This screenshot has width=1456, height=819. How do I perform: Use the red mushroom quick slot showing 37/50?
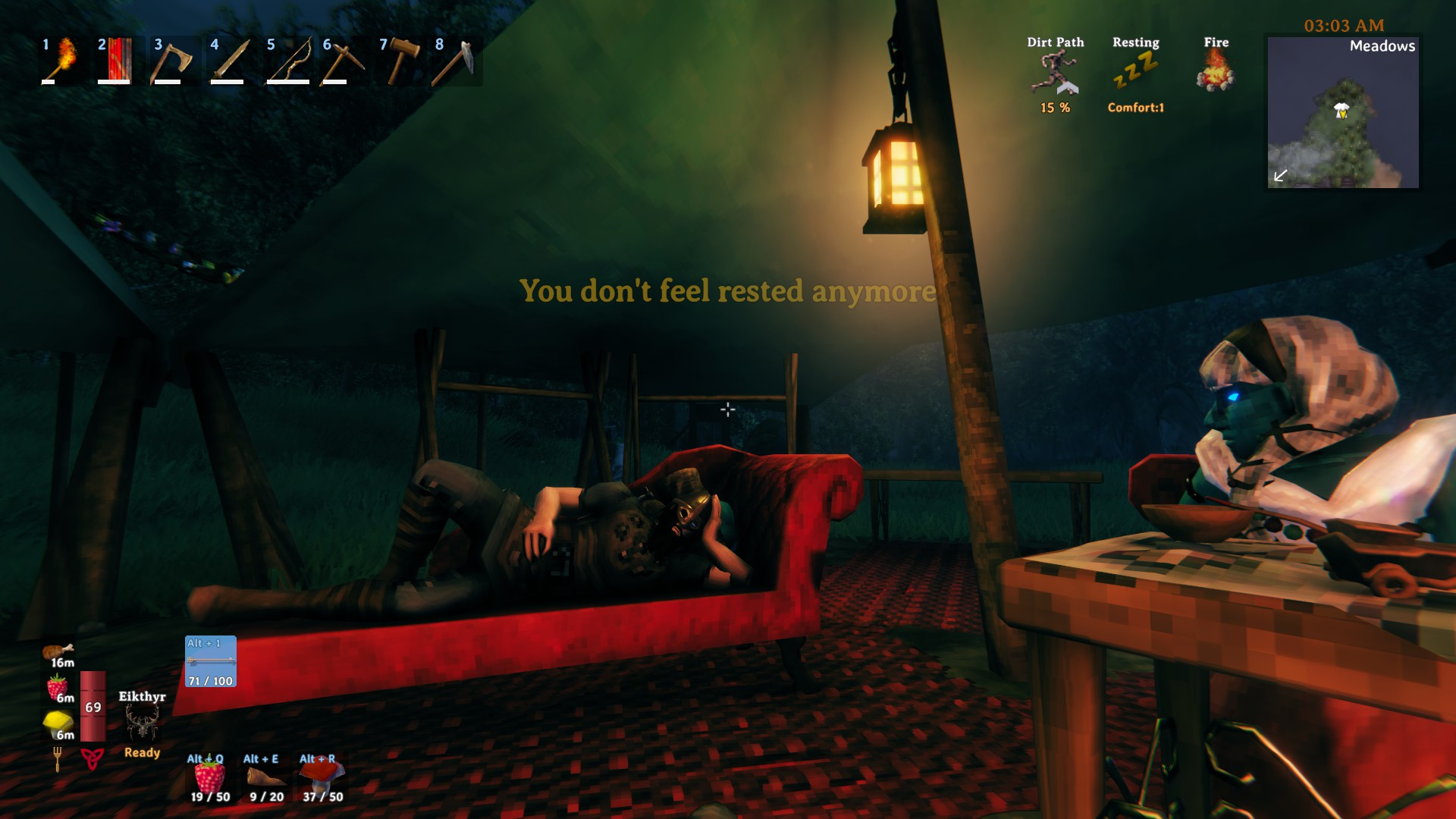[x=322, y=777]
